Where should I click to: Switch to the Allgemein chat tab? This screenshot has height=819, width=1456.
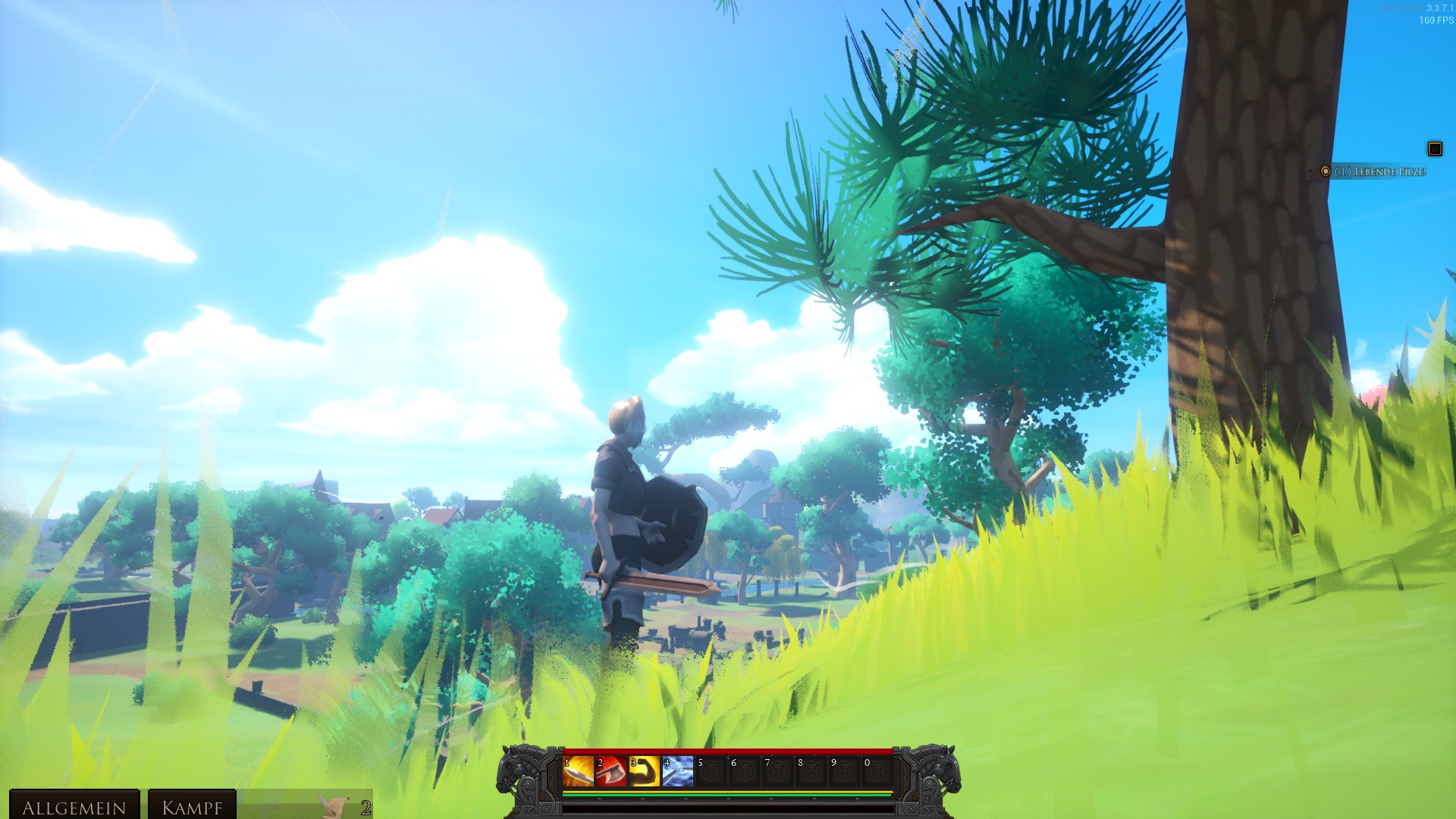pyautogui.click(x=74, y=807)
